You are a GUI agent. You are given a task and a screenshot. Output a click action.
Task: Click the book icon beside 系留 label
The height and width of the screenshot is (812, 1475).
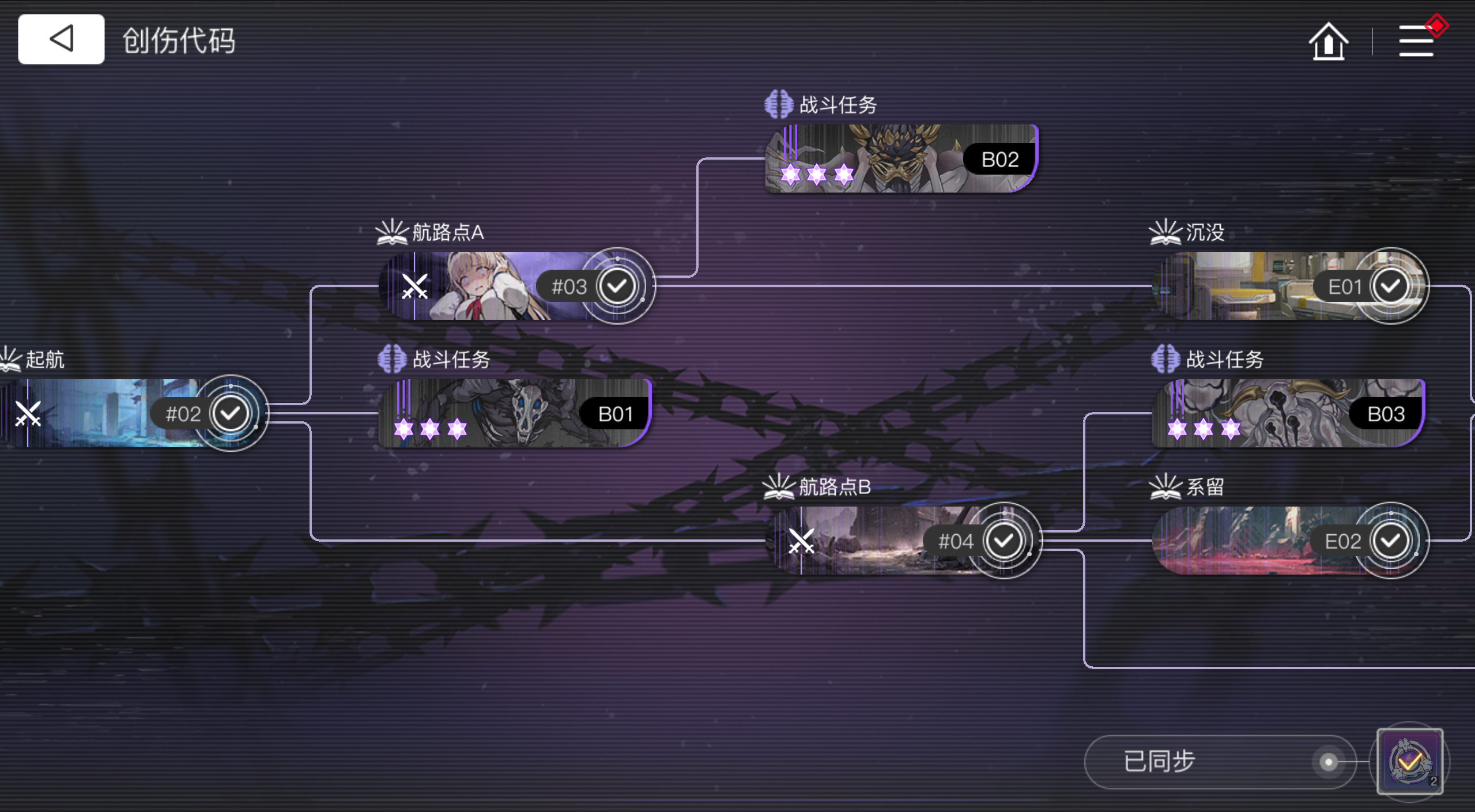1165,487
